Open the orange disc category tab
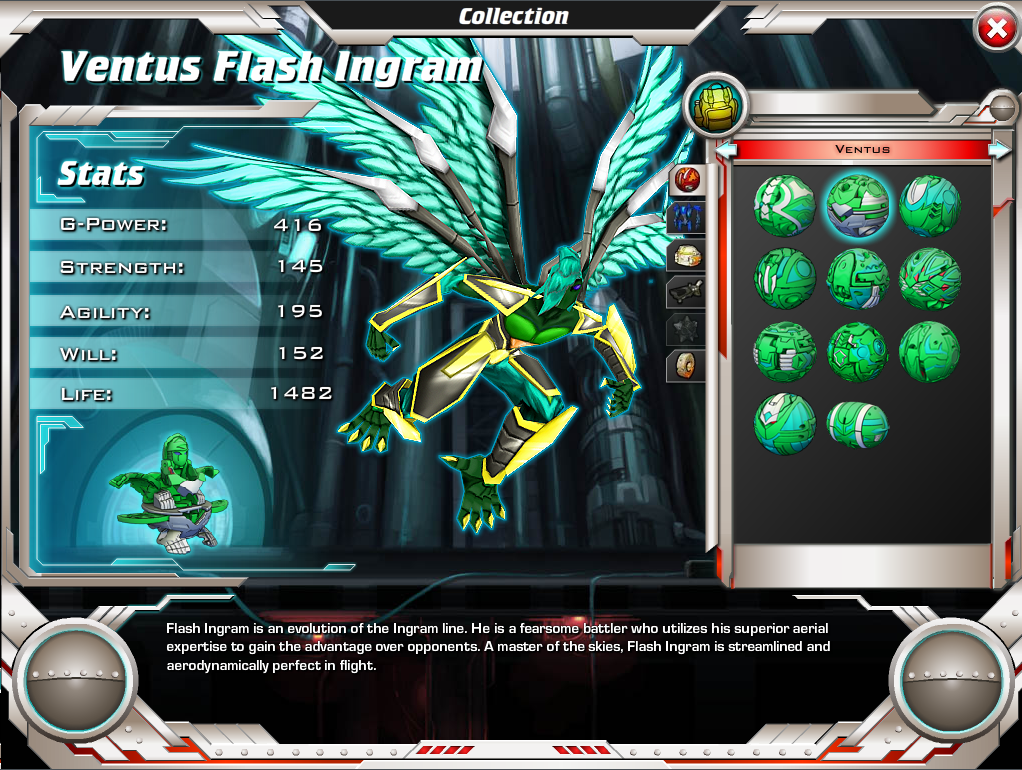The width and height of the screenshot is (1022, 770). pos(687,365)
